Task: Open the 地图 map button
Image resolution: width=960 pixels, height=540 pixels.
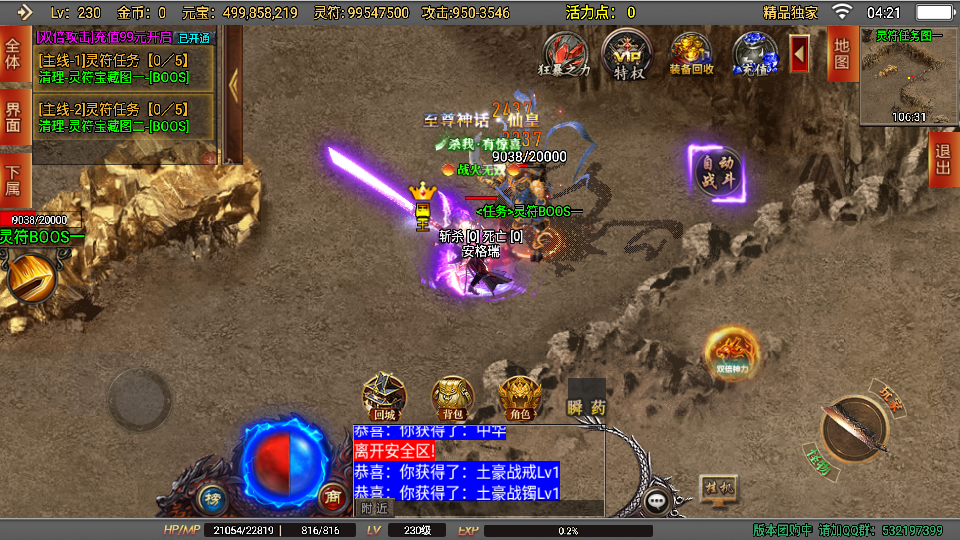Action: [842, 54]
